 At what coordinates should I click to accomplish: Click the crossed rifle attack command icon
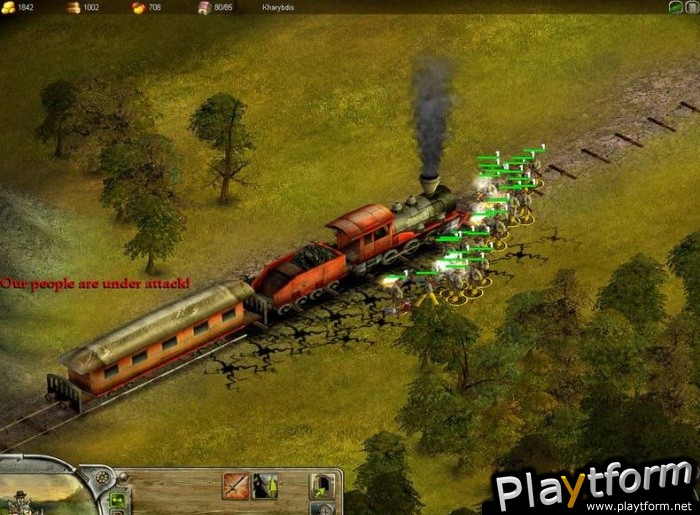[235, 486]
